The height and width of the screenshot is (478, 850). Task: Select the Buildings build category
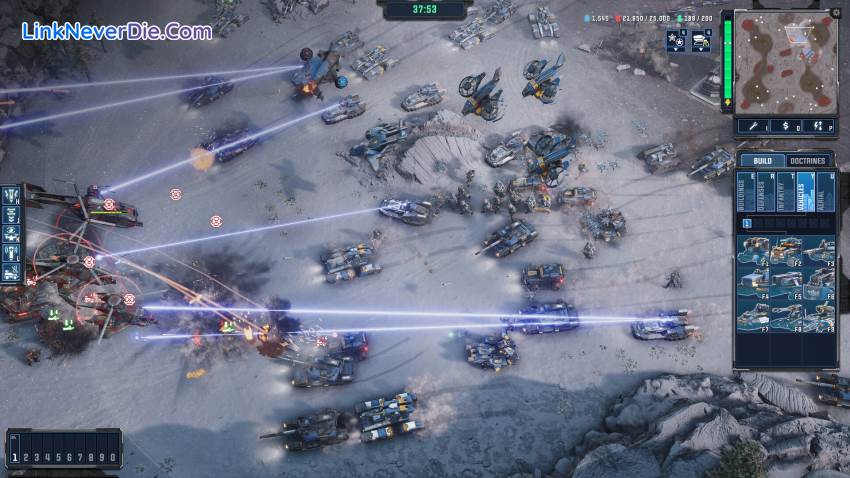click(x=746, y=192)
